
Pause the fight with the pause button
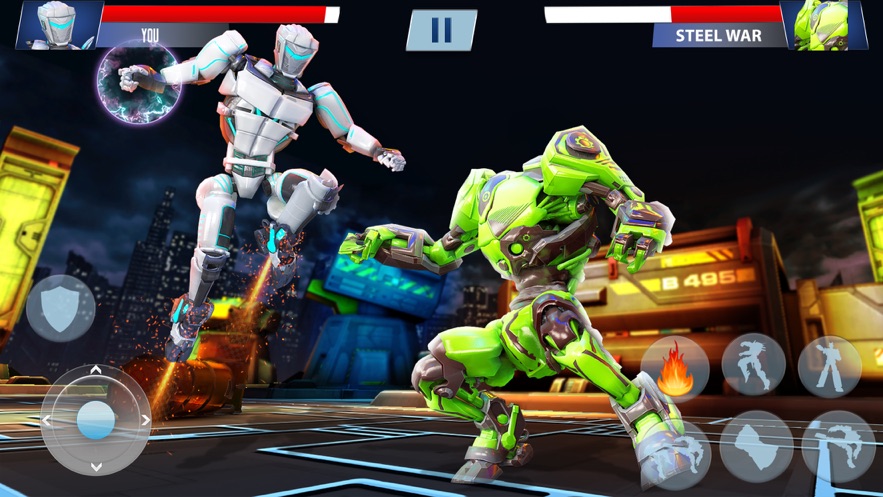(x=441, y=30)
